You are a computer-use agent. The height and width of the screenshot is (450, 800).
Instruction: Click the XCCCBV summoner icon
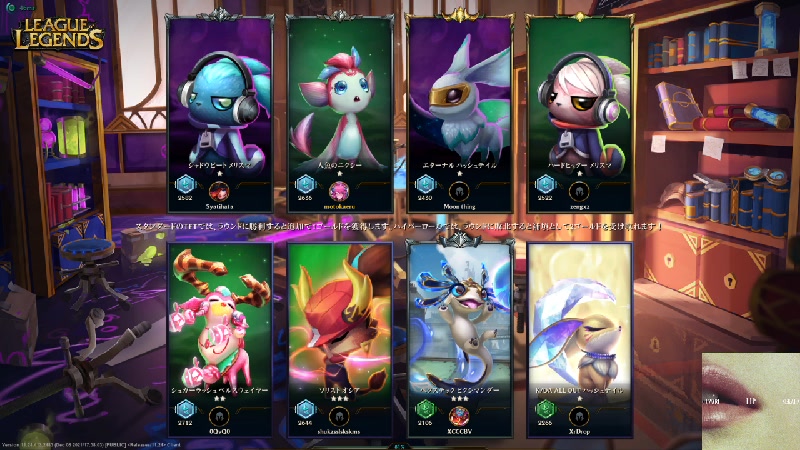coord(459,413)
